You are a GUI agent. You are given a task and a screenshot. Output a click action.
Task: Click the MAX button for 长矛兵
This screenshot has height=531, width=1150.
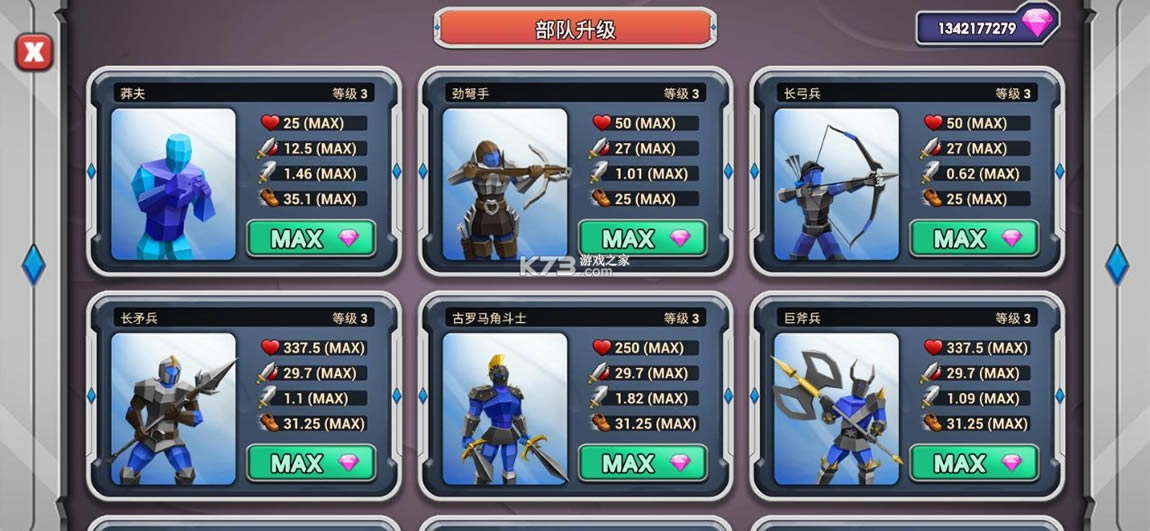311,463
